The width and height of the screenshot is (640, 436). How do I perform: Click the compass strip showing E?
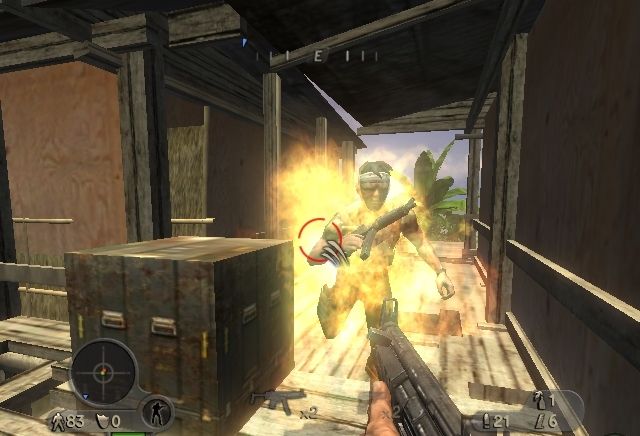click(318, 56)
